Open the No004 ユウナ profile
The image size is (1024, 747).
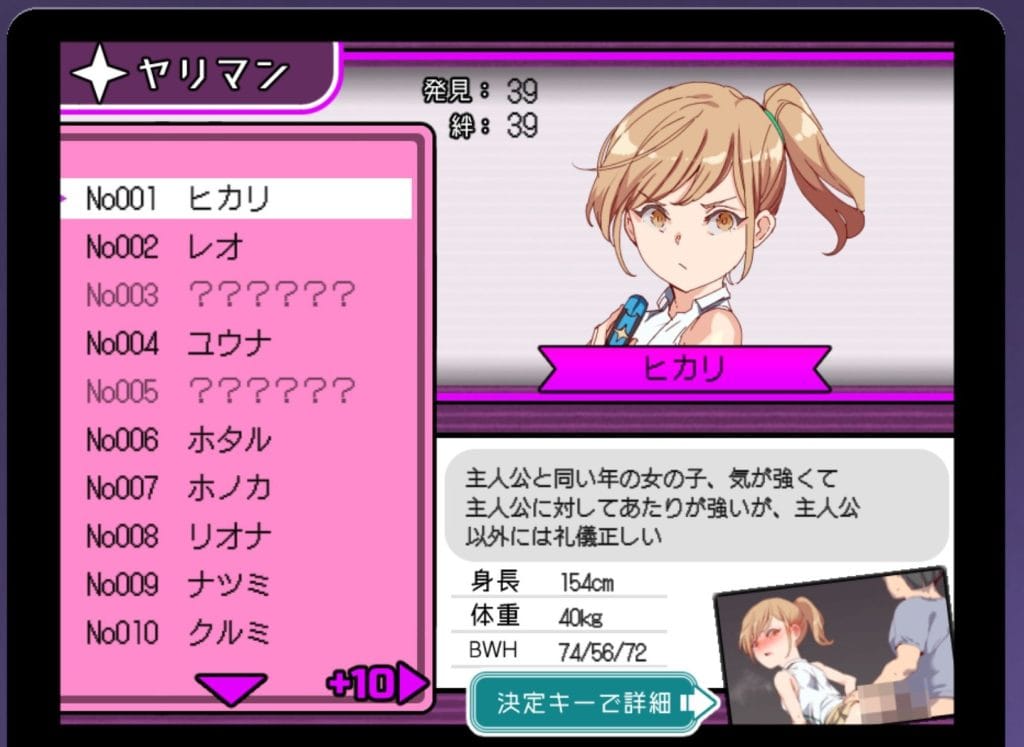coord(236,344)
